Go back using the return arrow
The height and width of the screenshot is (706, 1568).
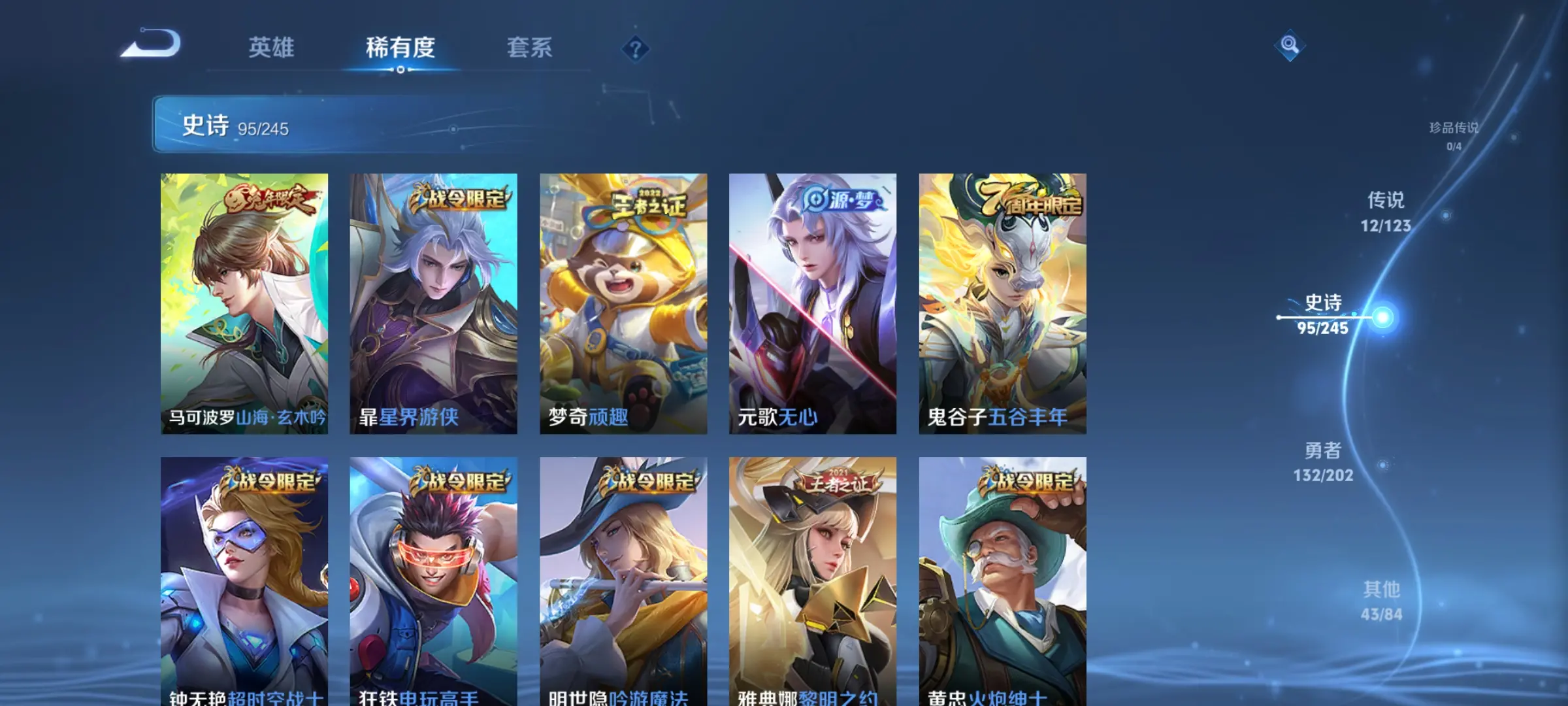(152, 44)
